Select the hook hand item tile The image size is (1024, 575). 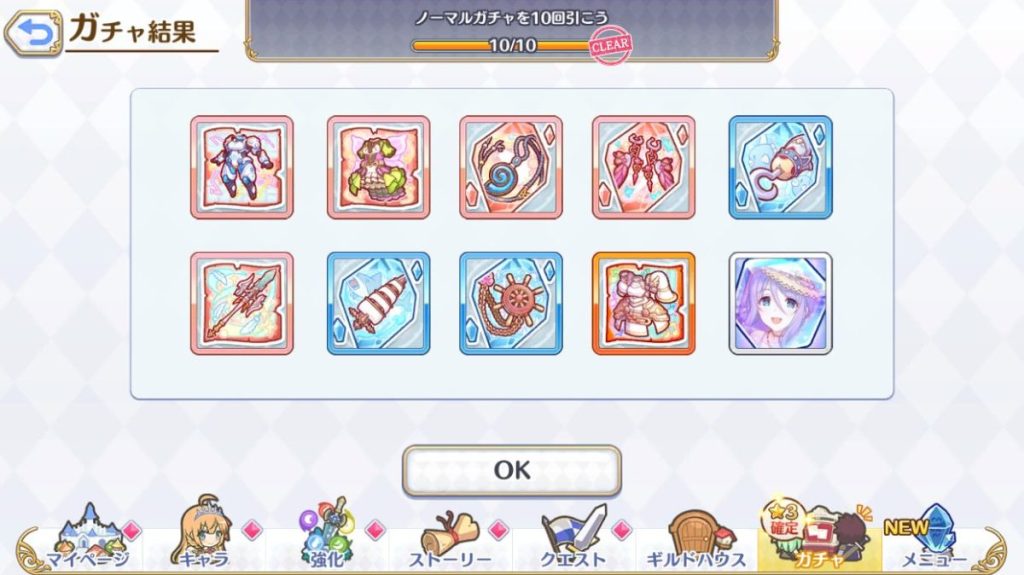tap(780, 167)
